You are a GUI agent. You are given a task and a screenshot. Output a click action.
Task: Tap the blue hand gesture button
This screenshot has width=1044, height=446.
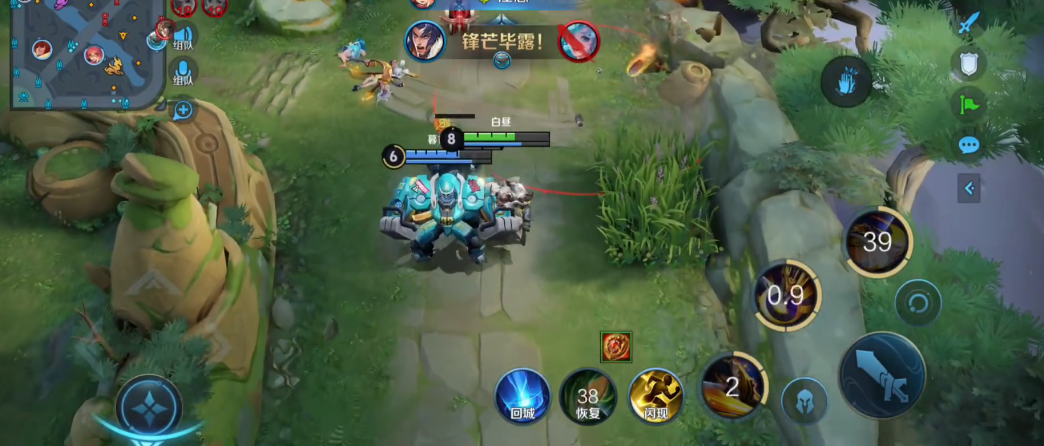[846, 81]
